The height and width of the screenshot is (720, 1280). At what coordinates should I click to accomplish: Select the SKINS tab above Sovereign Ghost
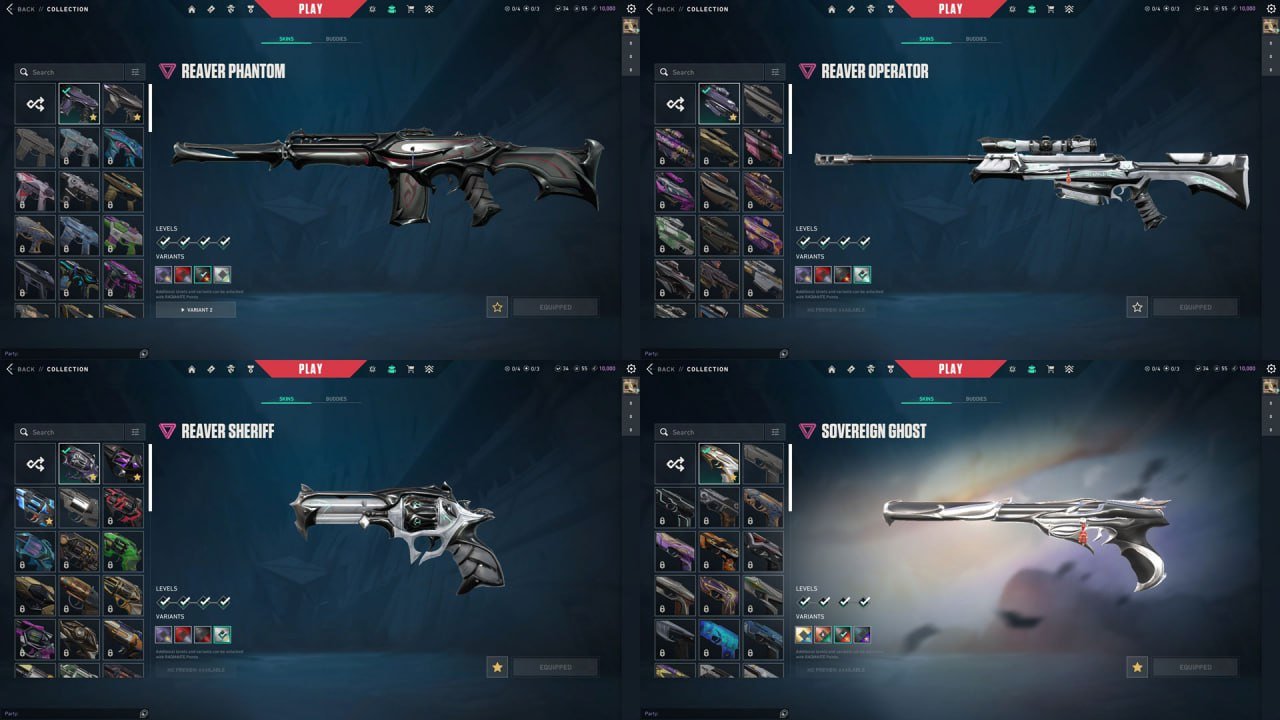coord(927,399)
